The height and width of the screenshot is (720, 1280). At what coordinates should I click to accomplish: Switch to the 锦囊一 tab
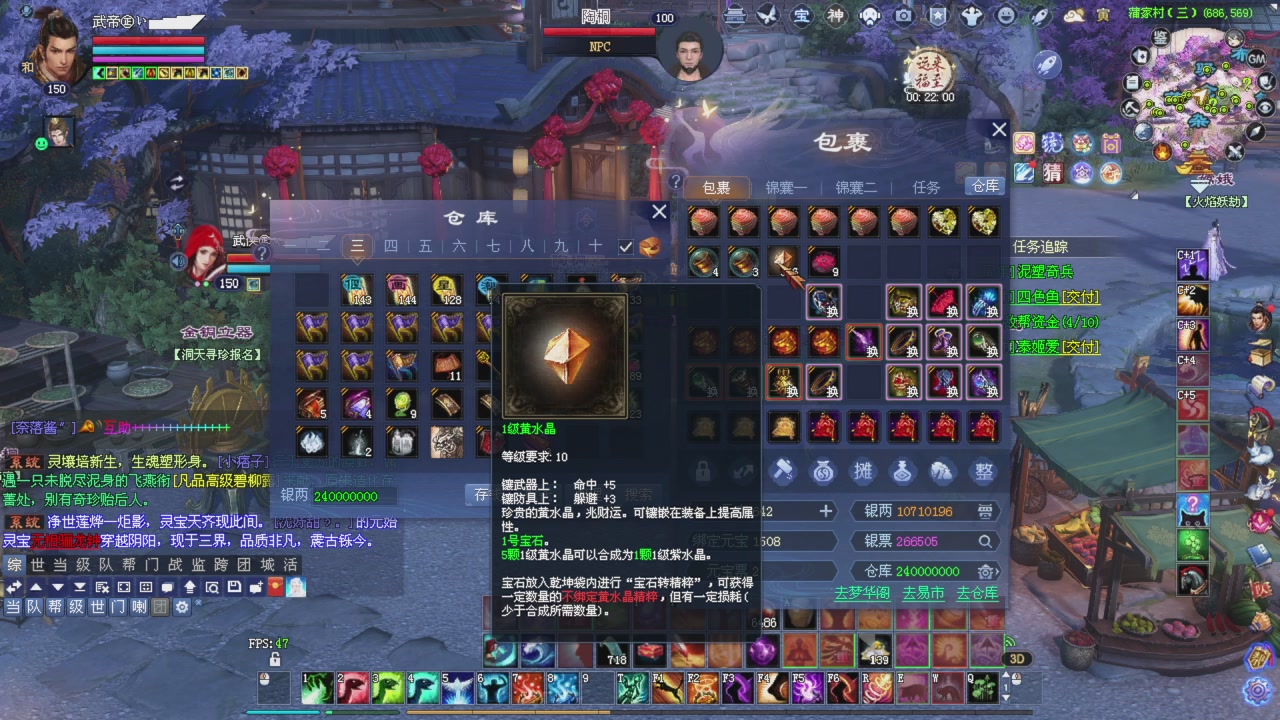pyautogui.click(x=789, y=187)
